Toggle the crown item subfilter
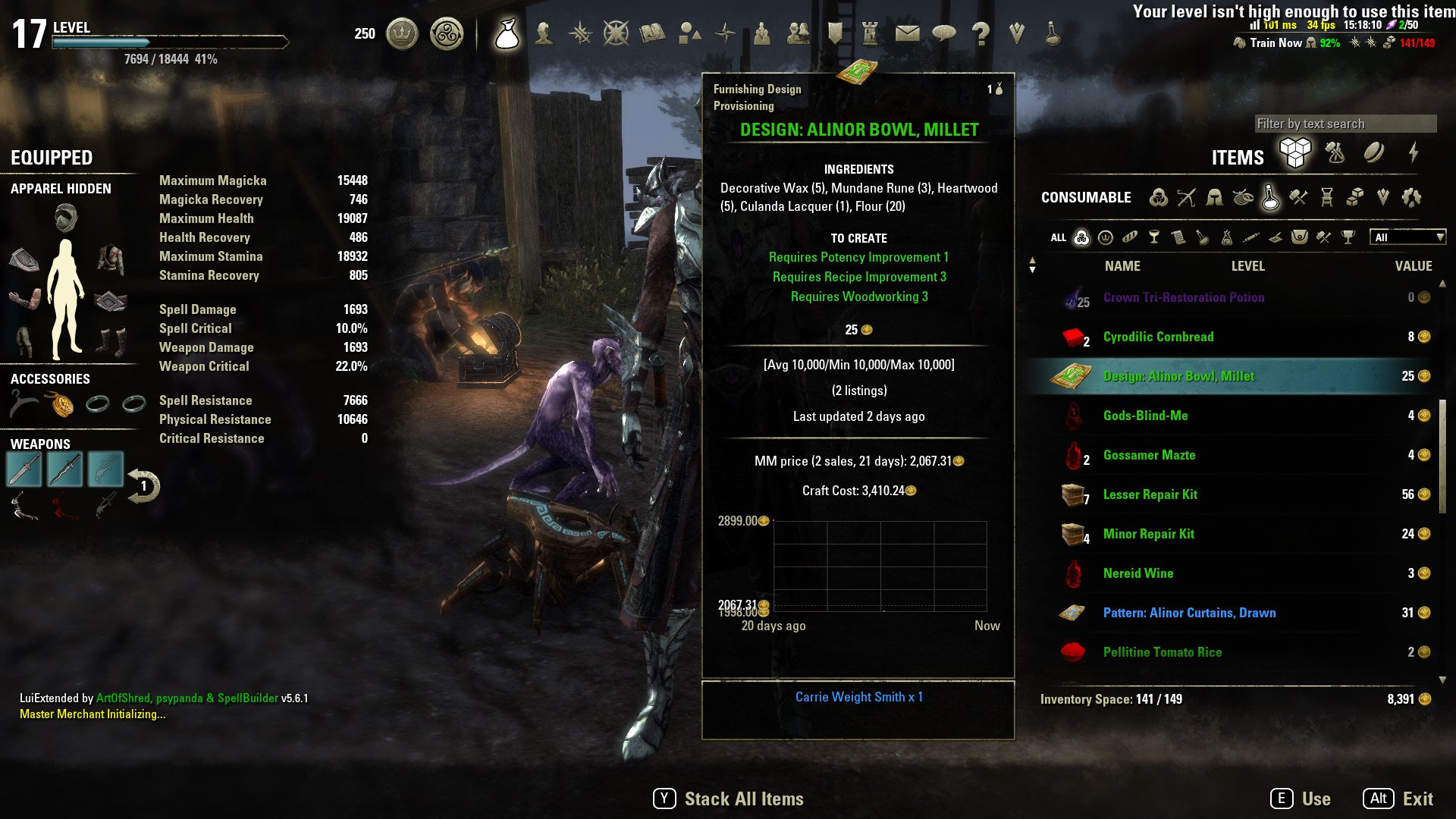Viewport: 1456px width, 819px height. 1106,237
